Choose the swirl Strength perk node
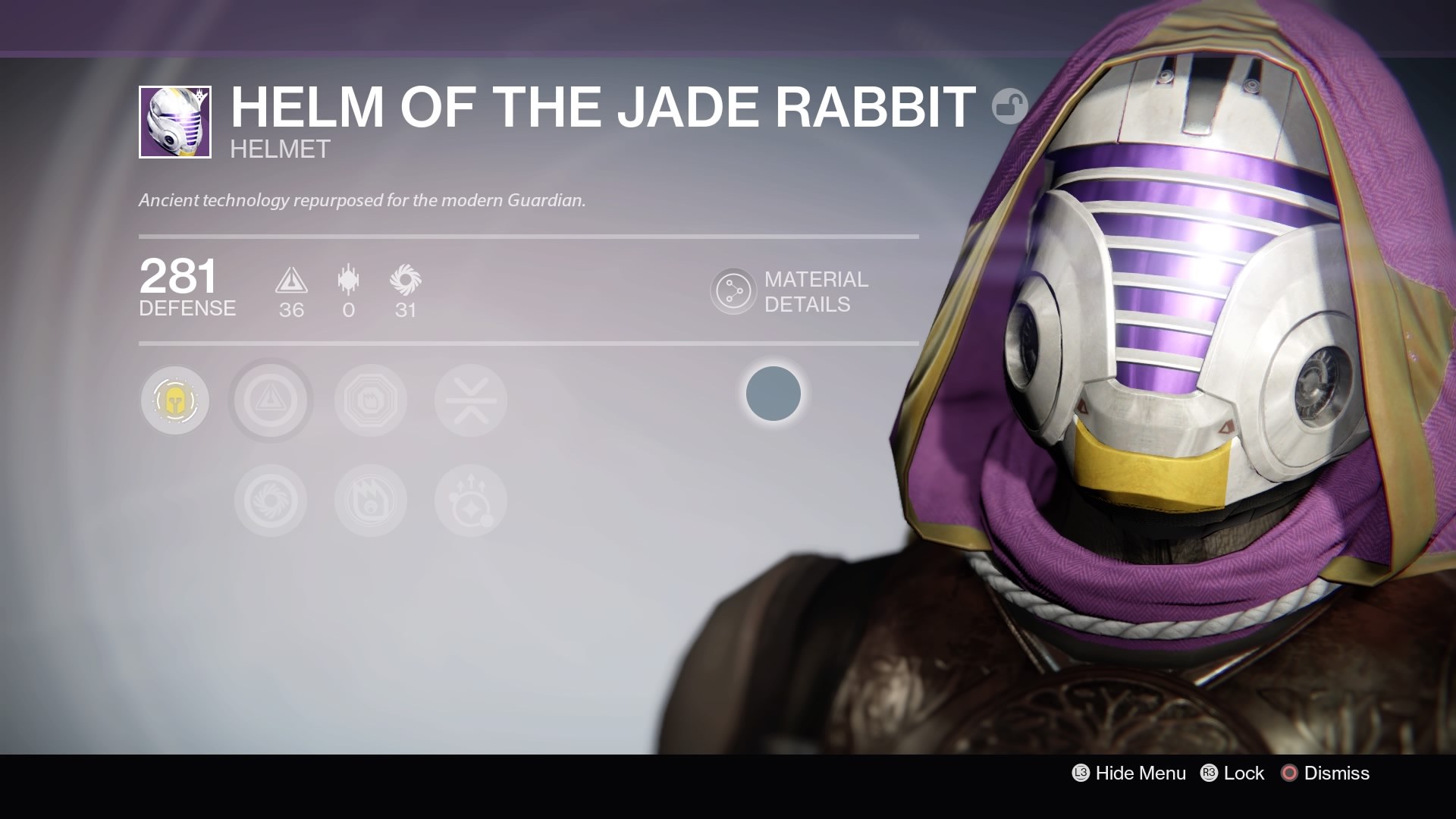Screen dimensions: 1456x819 [x=271, y=500]
